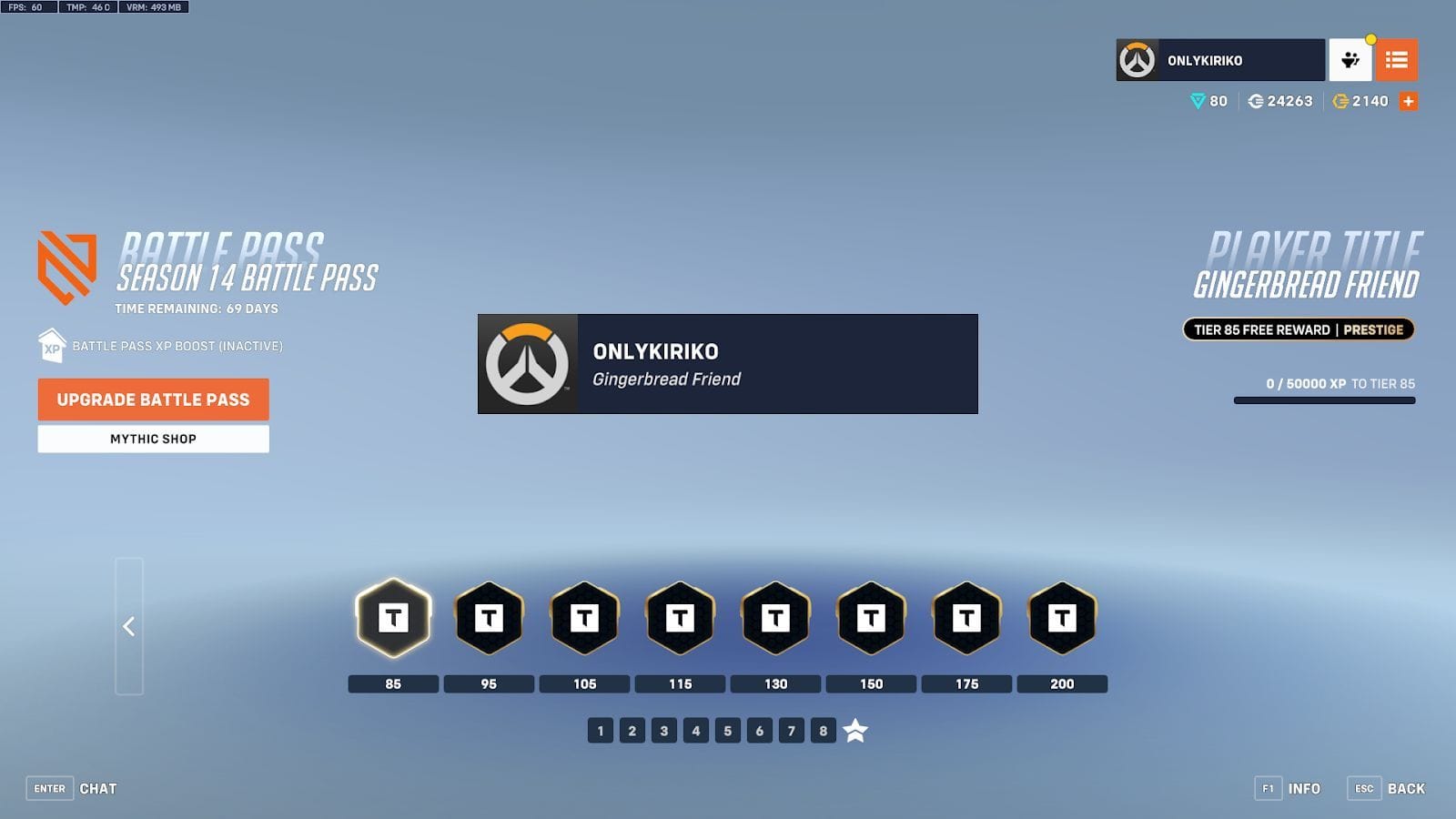
Task: Select the tier 130 reward hexagon
Action: 775,619
